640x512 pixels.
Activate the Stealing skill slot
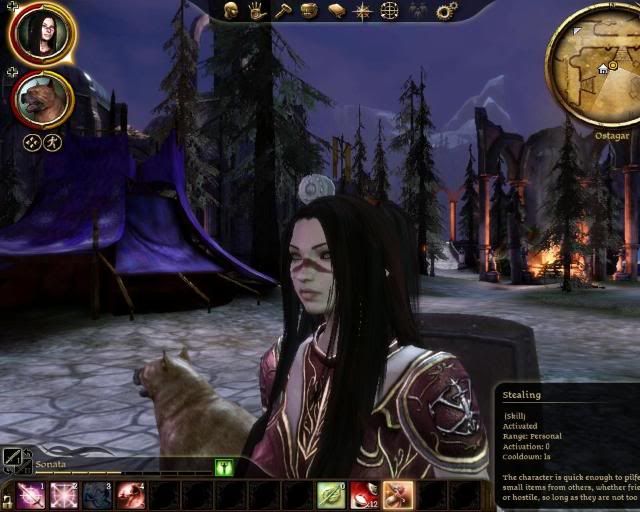pyautogui.click(x=397, y=495)
